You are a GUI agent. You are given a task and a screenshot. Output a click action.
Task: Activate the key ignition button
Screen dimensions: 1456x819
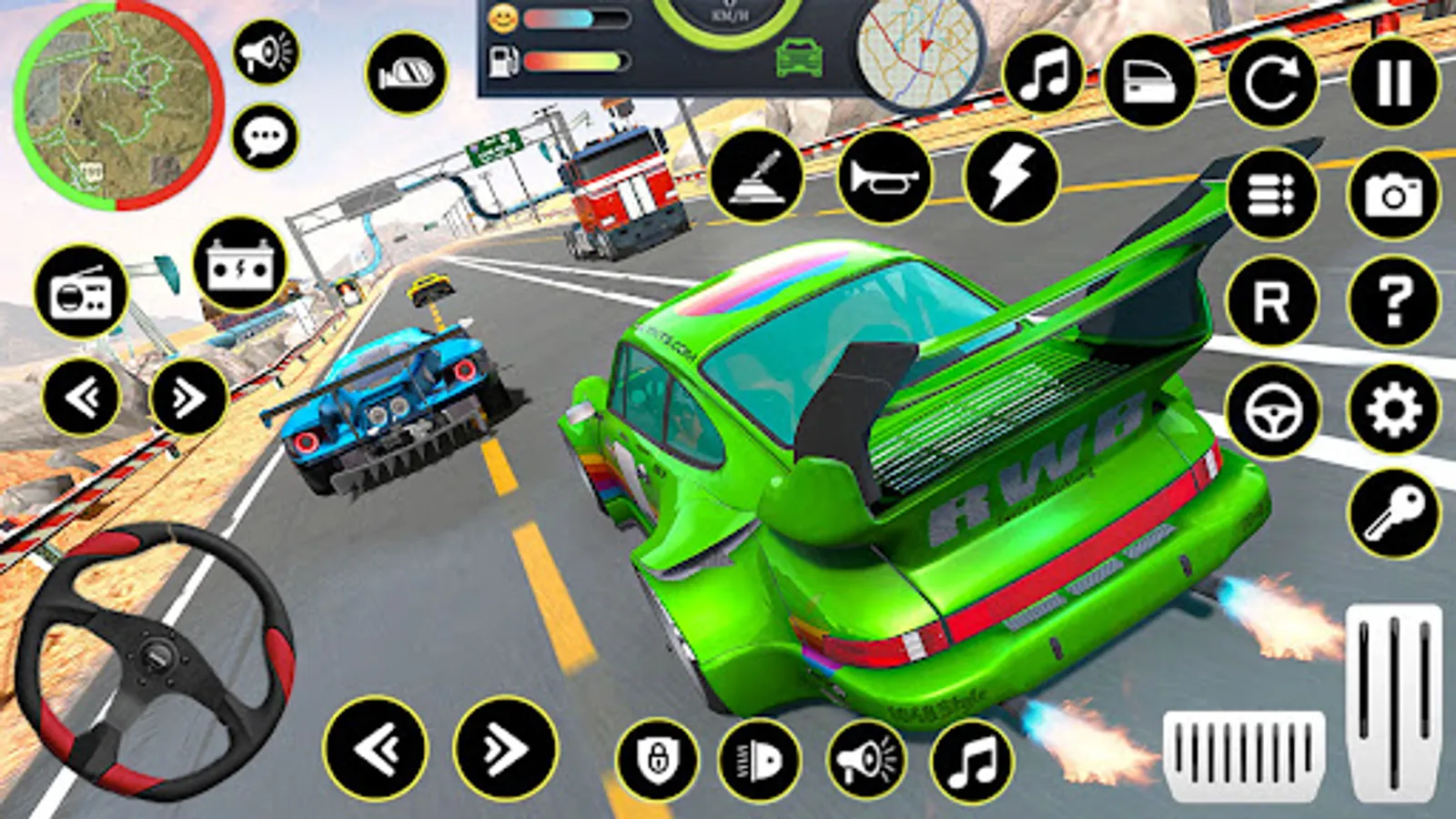tap(1393, 514)
